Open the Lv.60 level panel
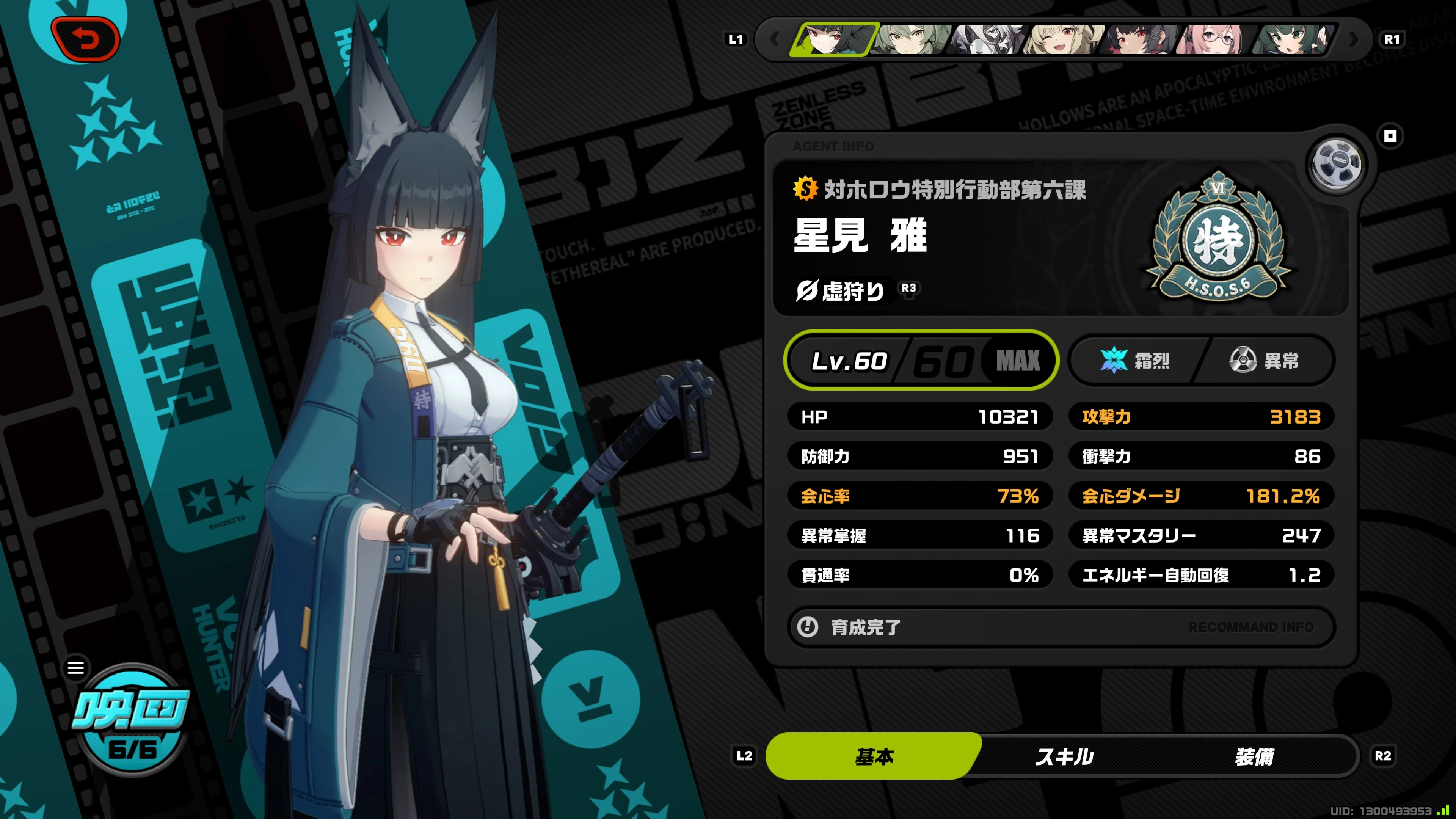Viewport: 1456px width, 819px height. click(x=921, y=360)
